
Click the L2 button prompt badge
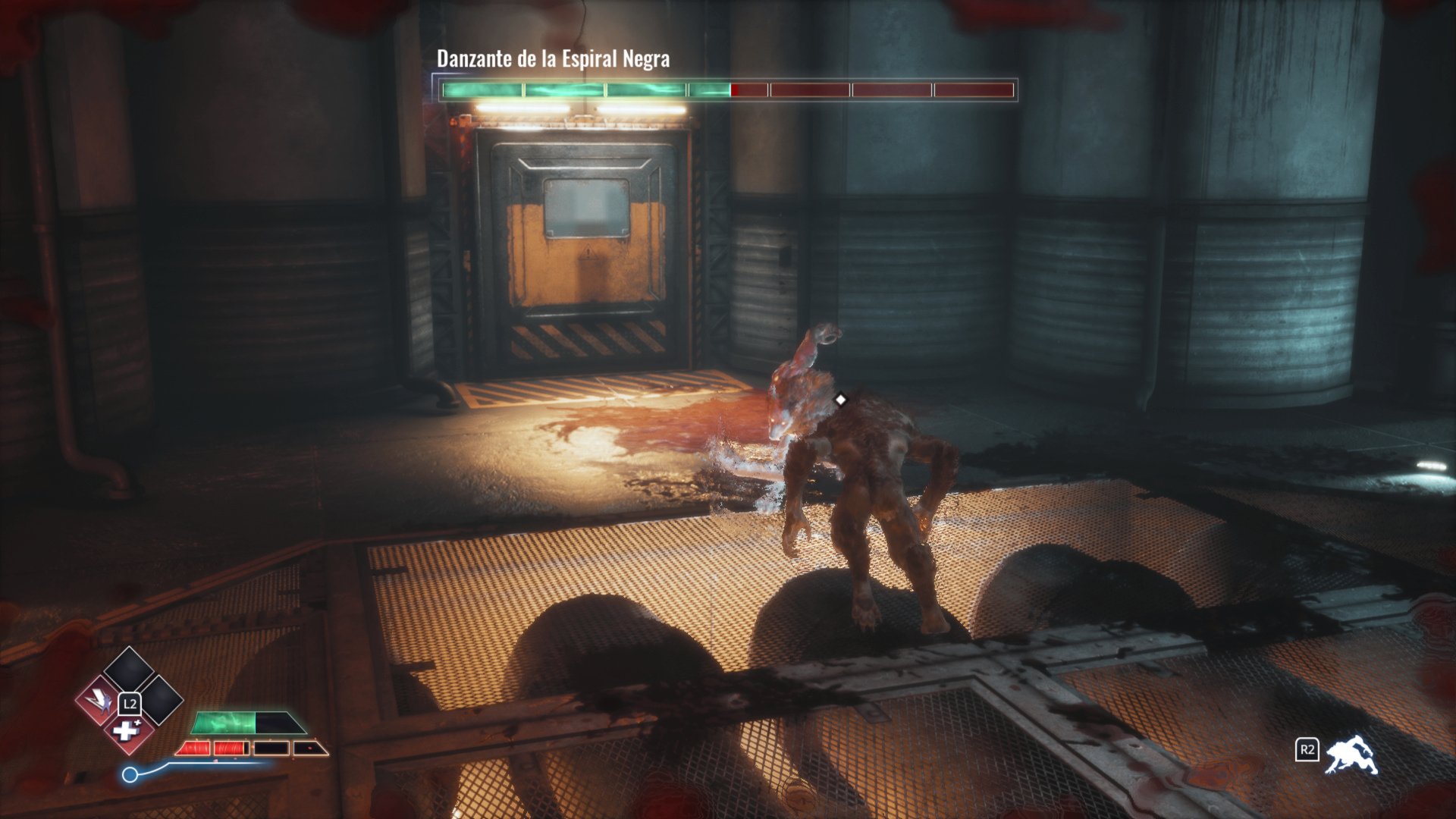point(130,704)
